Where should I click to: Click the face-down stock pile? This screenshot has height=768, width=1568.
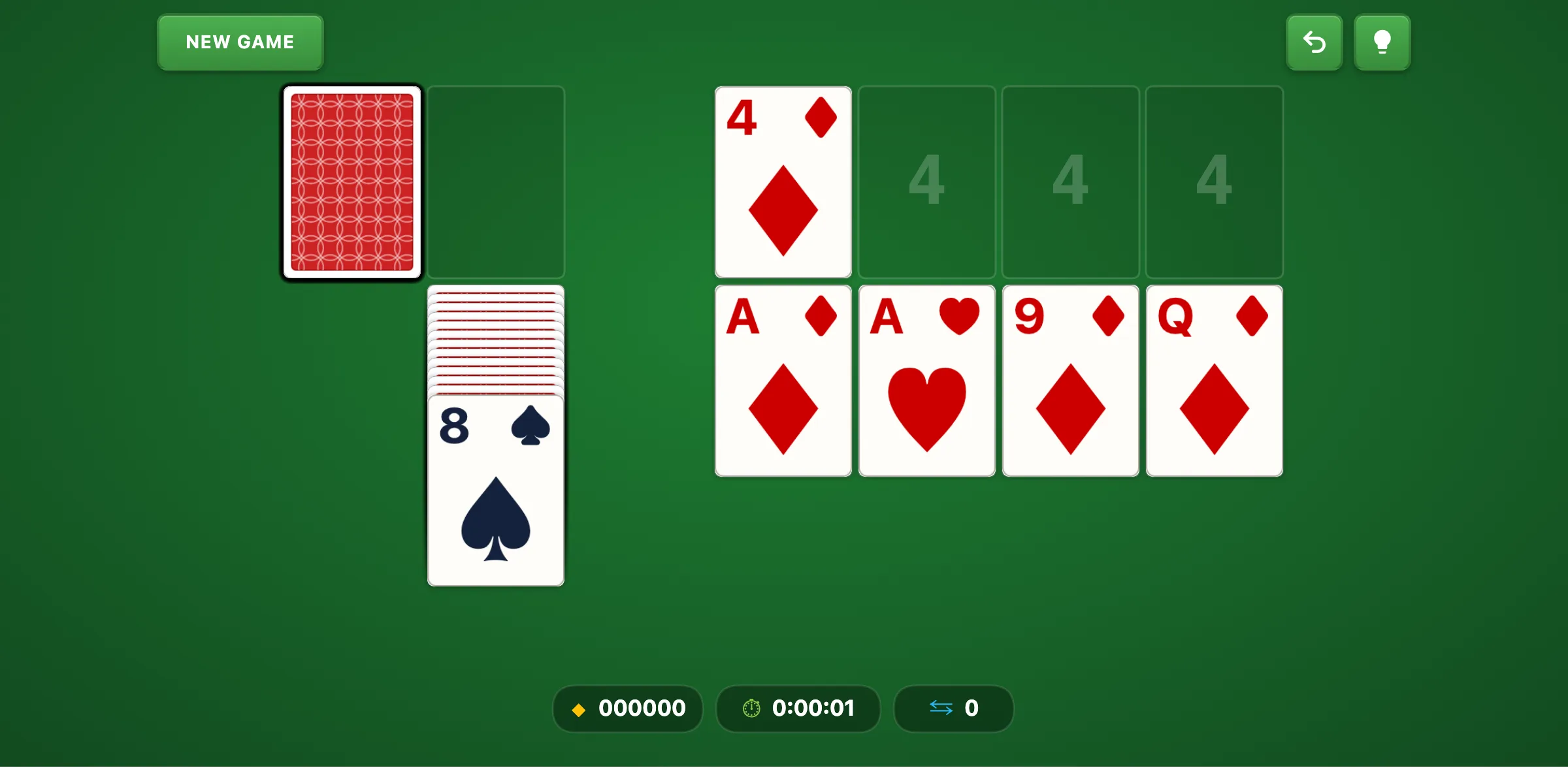tap(351, 182)
